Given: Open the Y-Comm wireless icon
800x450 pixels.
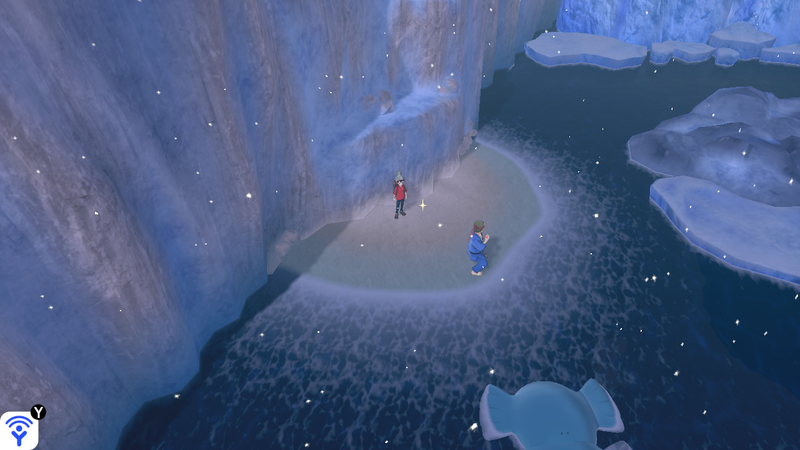Looking at the screenshot, I should pyautogui.click(x=19, y=429).
